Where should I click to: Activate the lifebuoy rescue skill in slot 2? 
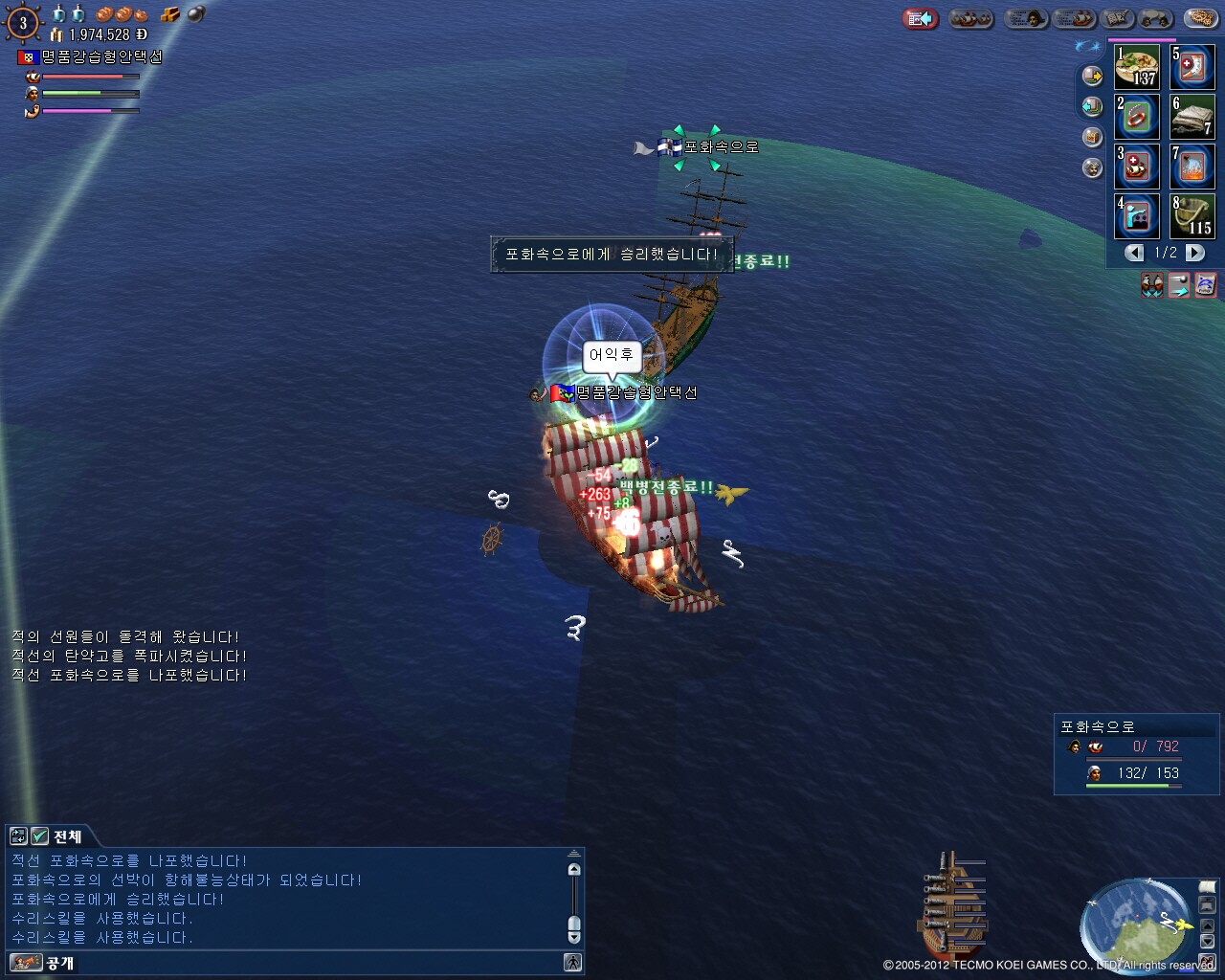click(x=1137, y=117)
